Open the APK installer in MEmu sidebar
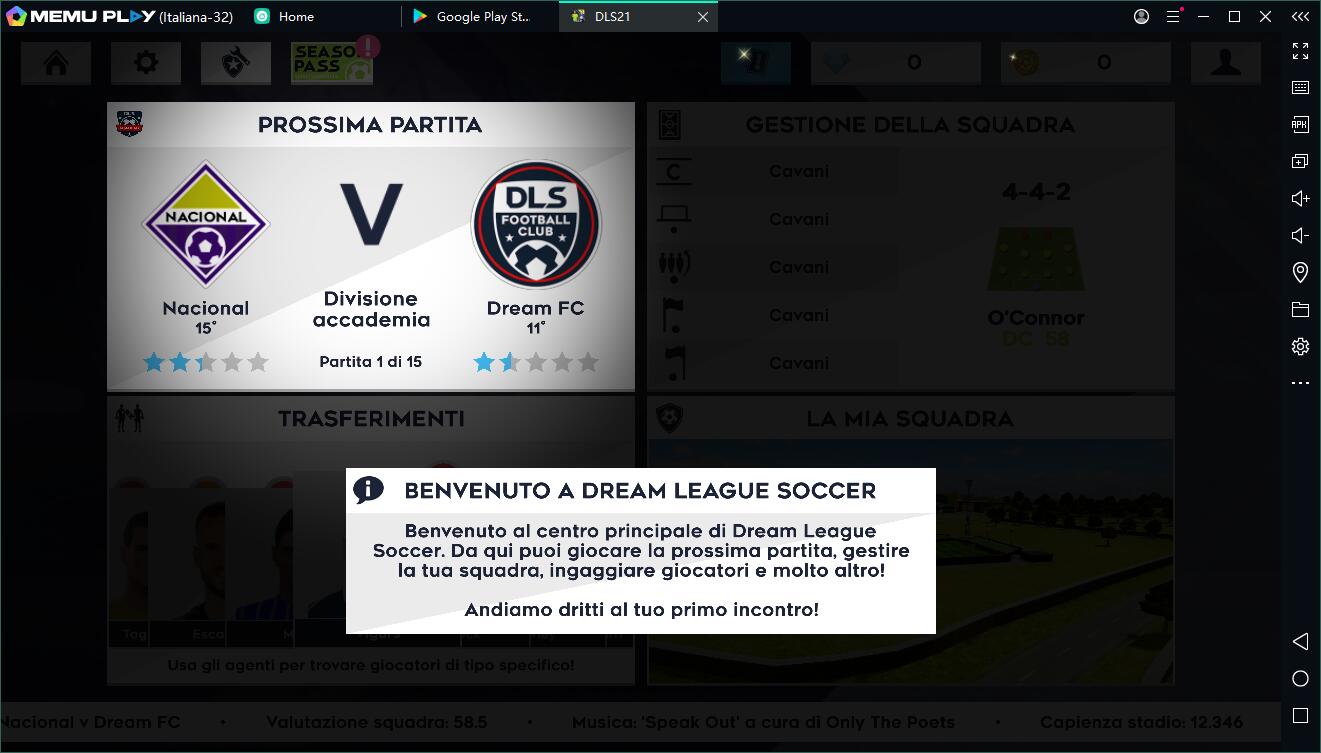The height and width of the screenshot is (753, 1321). point(1300,124)
